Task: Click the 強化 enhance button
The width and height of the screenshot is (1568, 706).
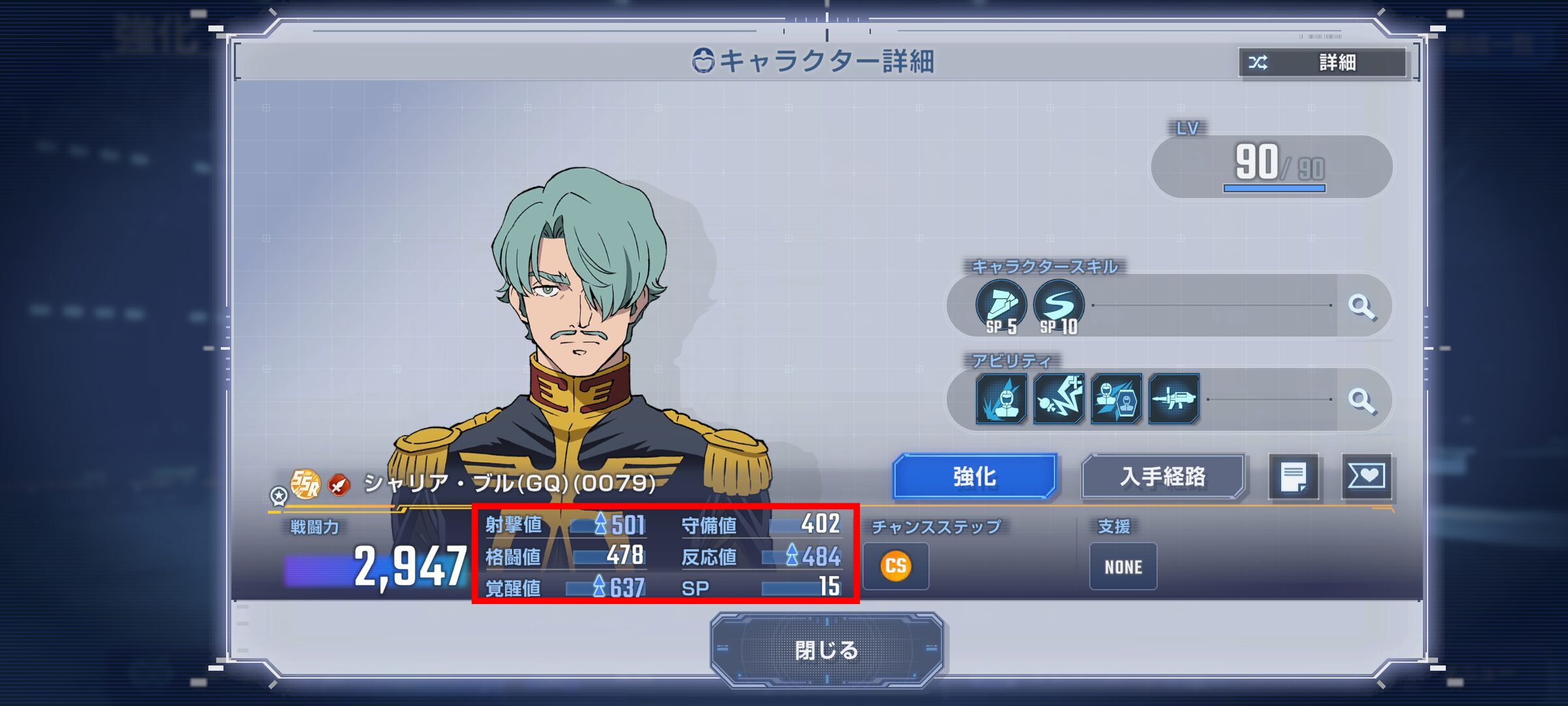Action: click(974, 477)
